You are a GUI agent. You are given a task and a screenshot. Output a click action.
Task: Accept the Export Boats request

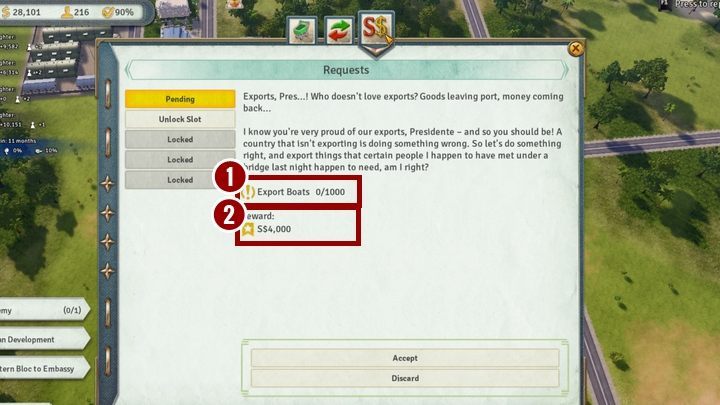coord(405,358)
